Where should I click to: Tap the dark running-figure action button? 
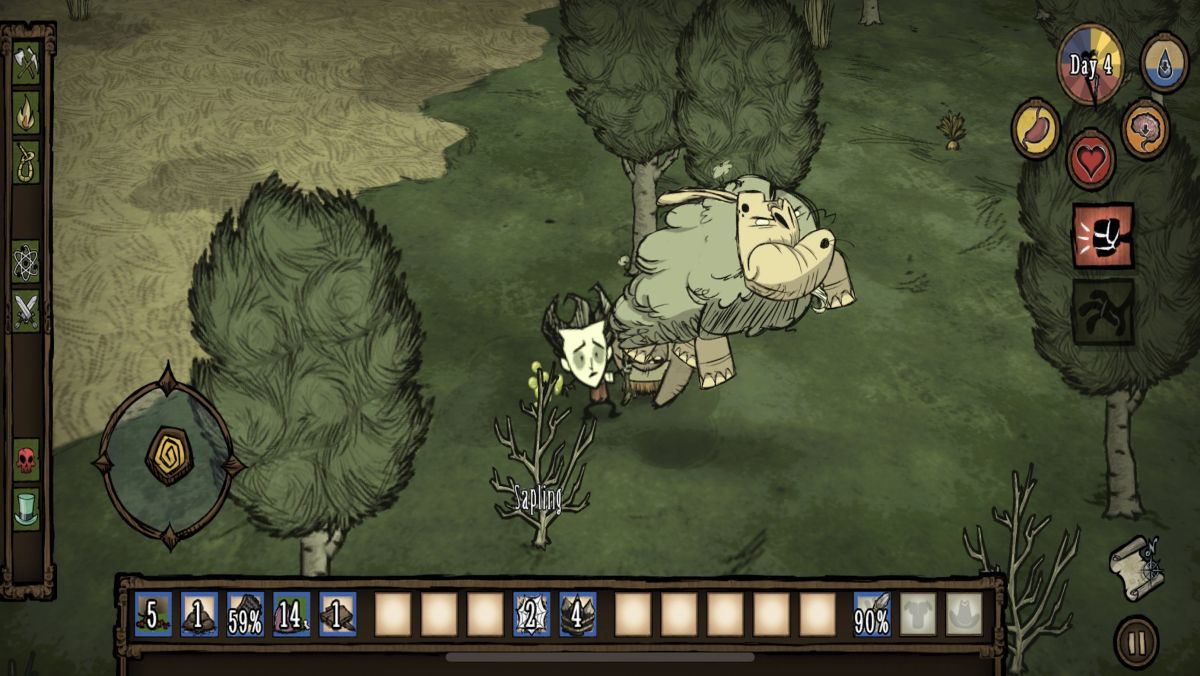[1103, 311]
